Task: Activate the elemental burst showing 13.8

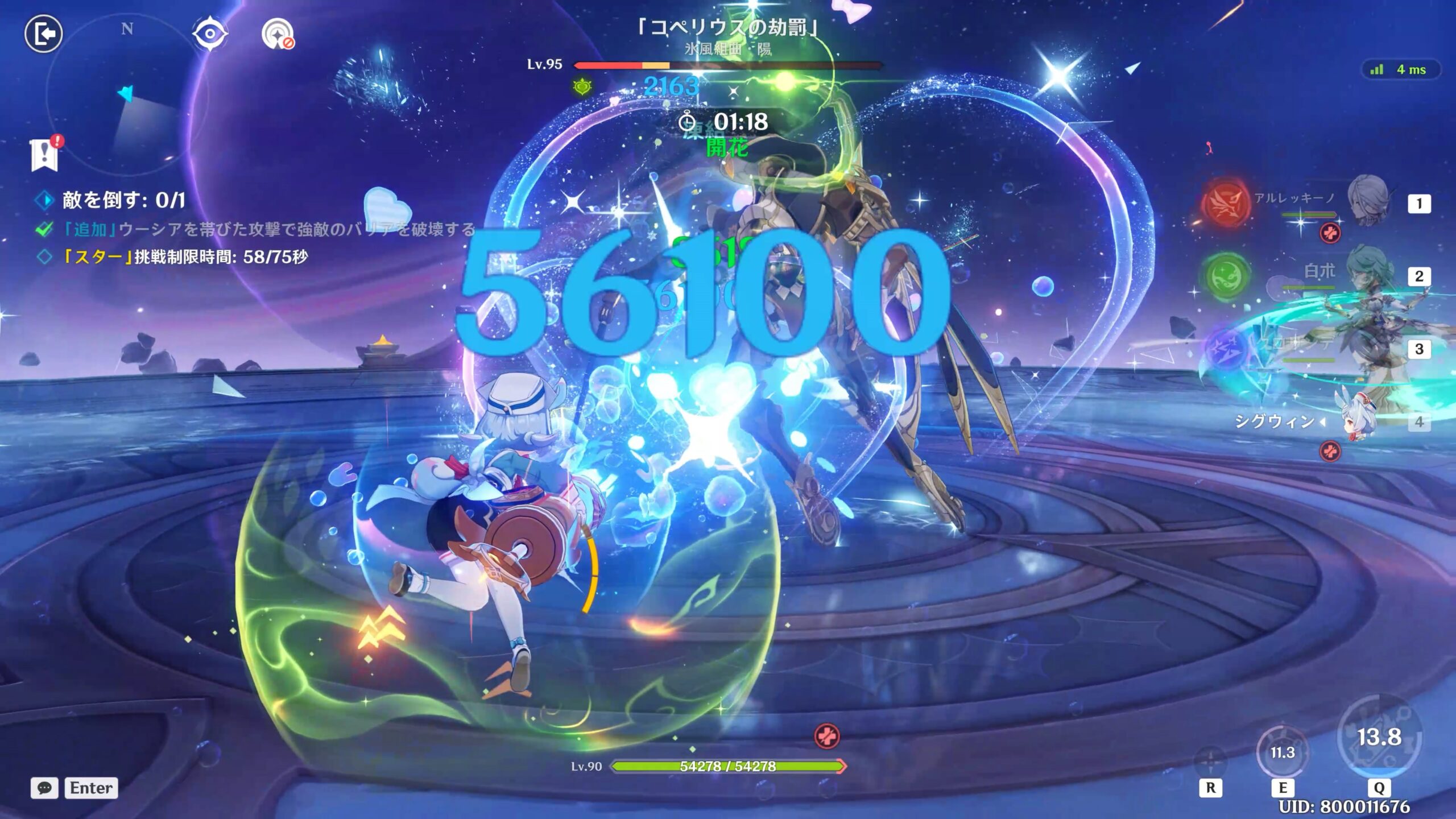Action: pyautogui.click(x=1379, y=738)
